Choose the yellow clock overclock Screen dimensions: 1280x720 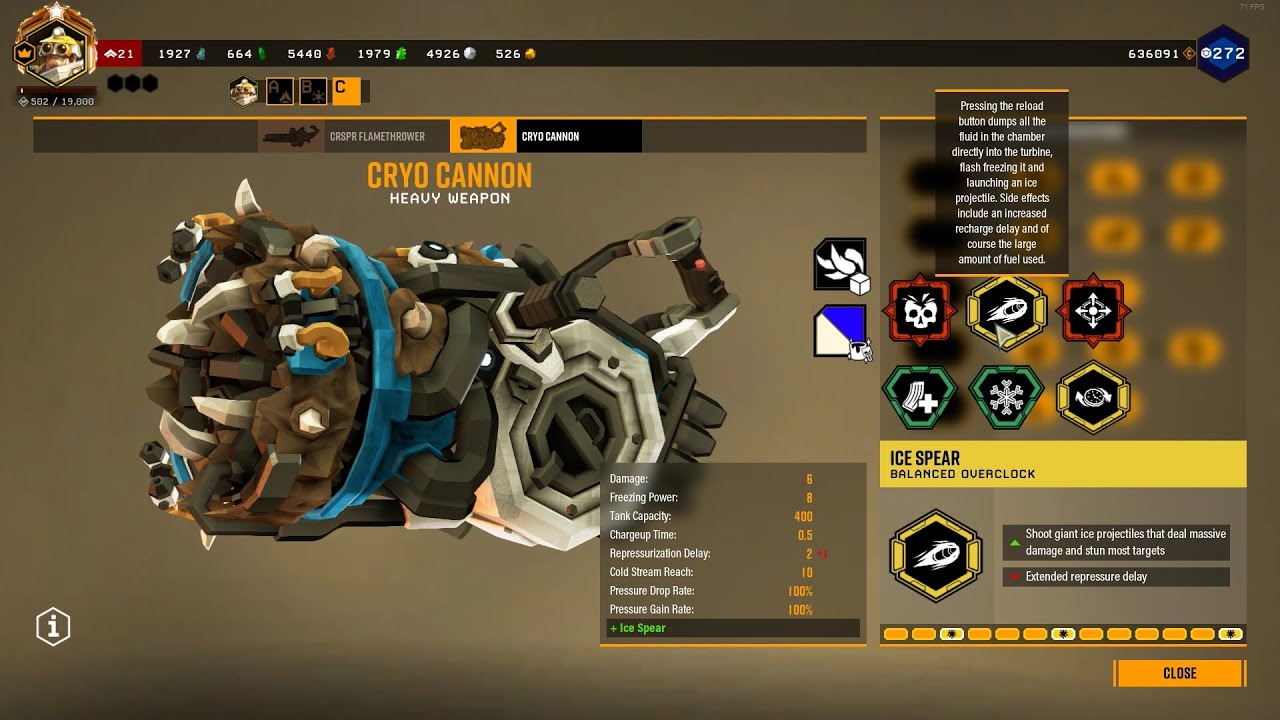[x=1093, y=397]
